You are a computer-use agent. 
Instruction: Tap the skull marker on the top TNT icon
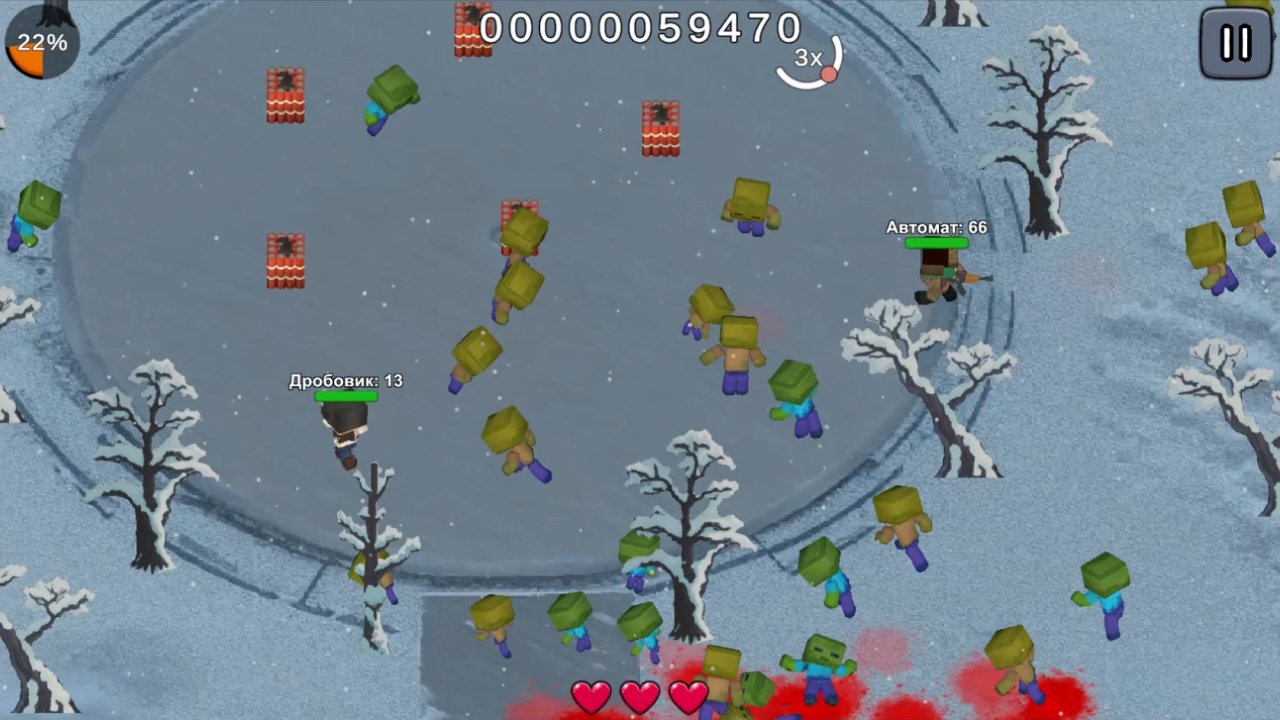473,14
